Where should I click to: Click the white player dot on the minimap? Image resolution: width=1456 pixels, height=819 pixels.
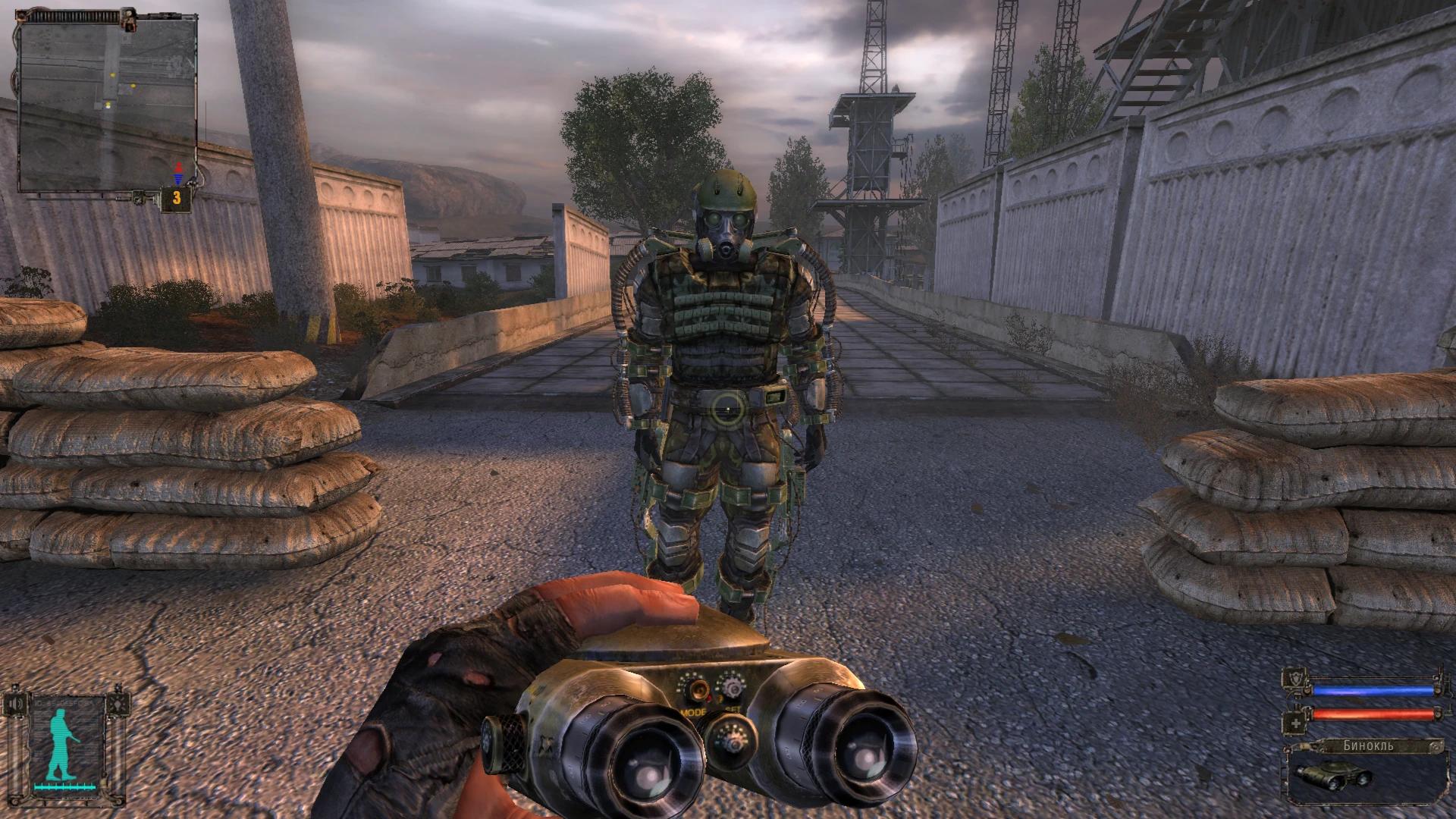click(x=108, y=107)
